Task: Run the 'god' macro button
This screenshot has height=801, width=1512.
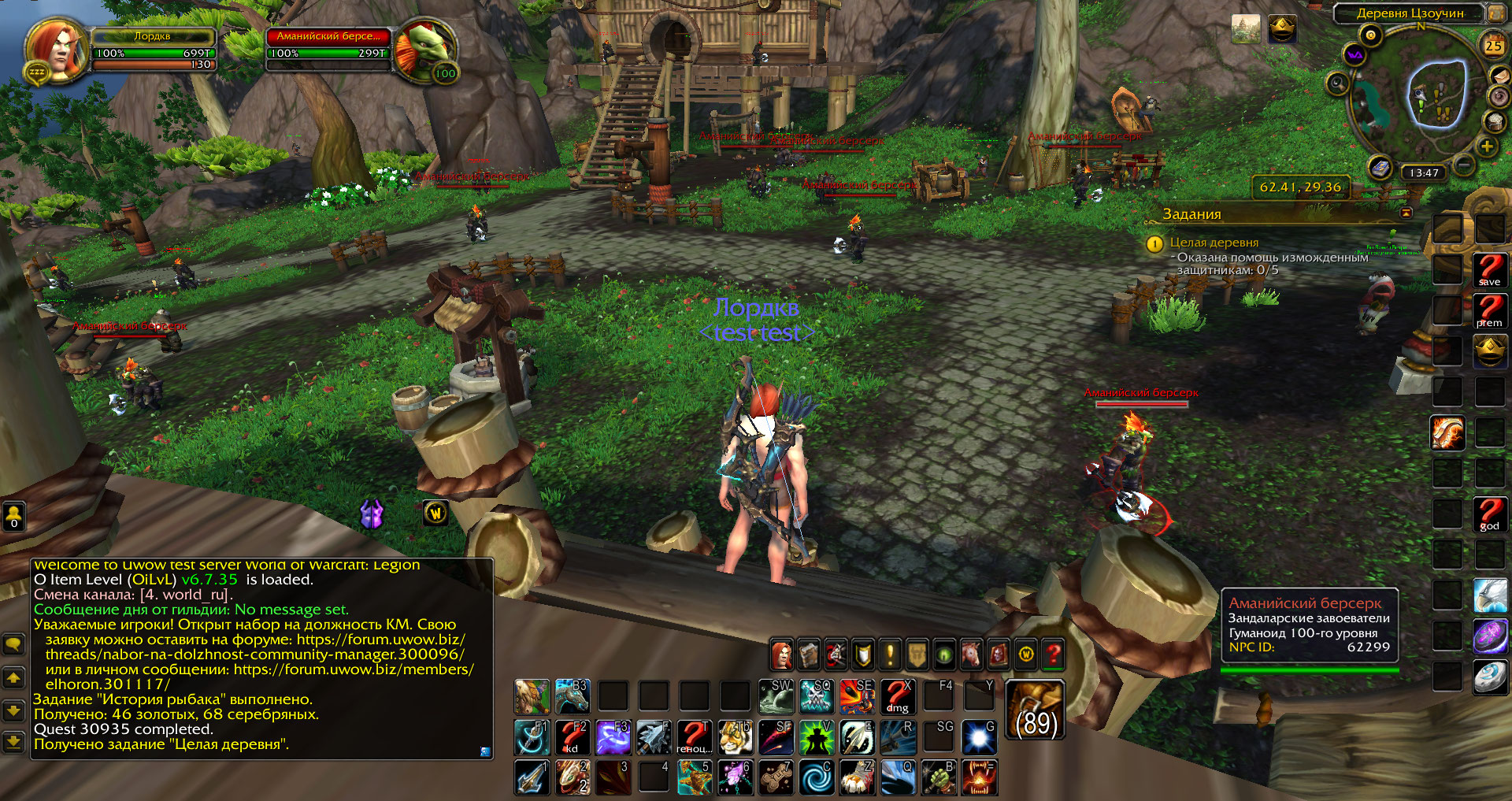Action: click(x=1489, y=514)
